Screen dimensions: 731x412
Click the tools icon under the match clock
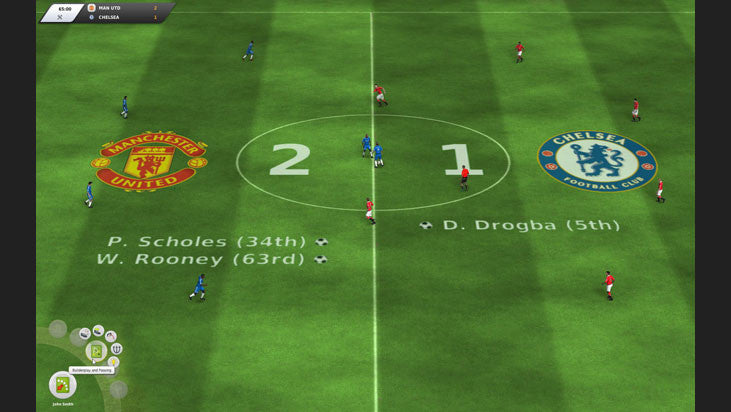(x=58, y=18)
